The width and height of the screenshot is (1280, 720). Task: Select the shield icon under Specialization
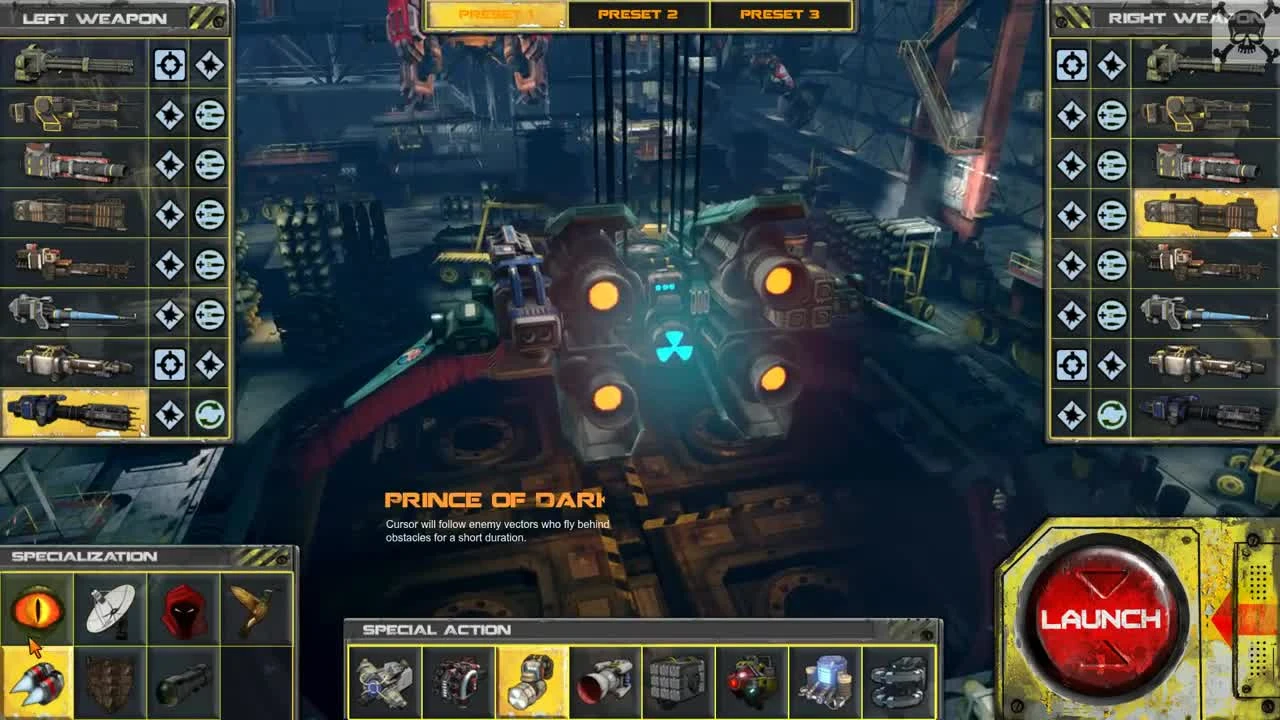(x=110, y=682)
